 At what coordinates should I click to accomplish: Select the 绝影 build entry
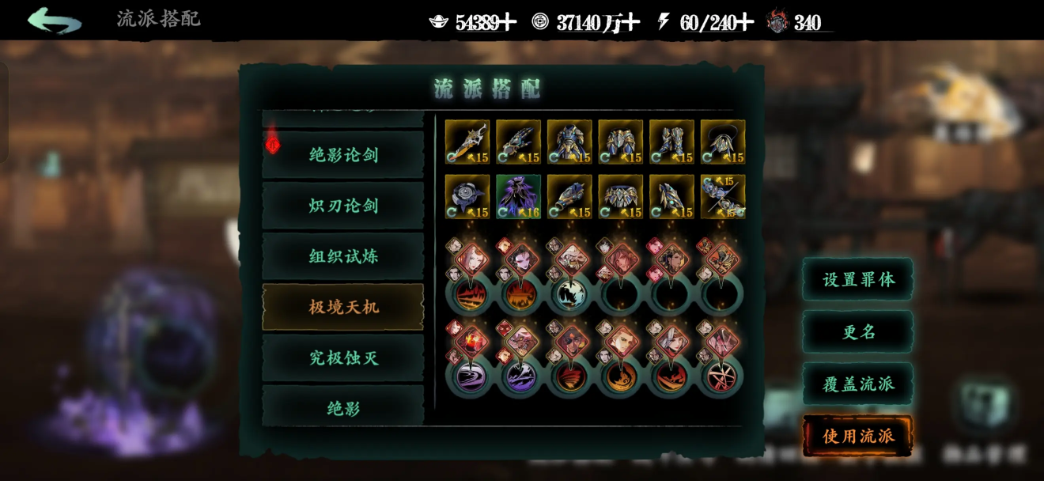coord(343,408)
